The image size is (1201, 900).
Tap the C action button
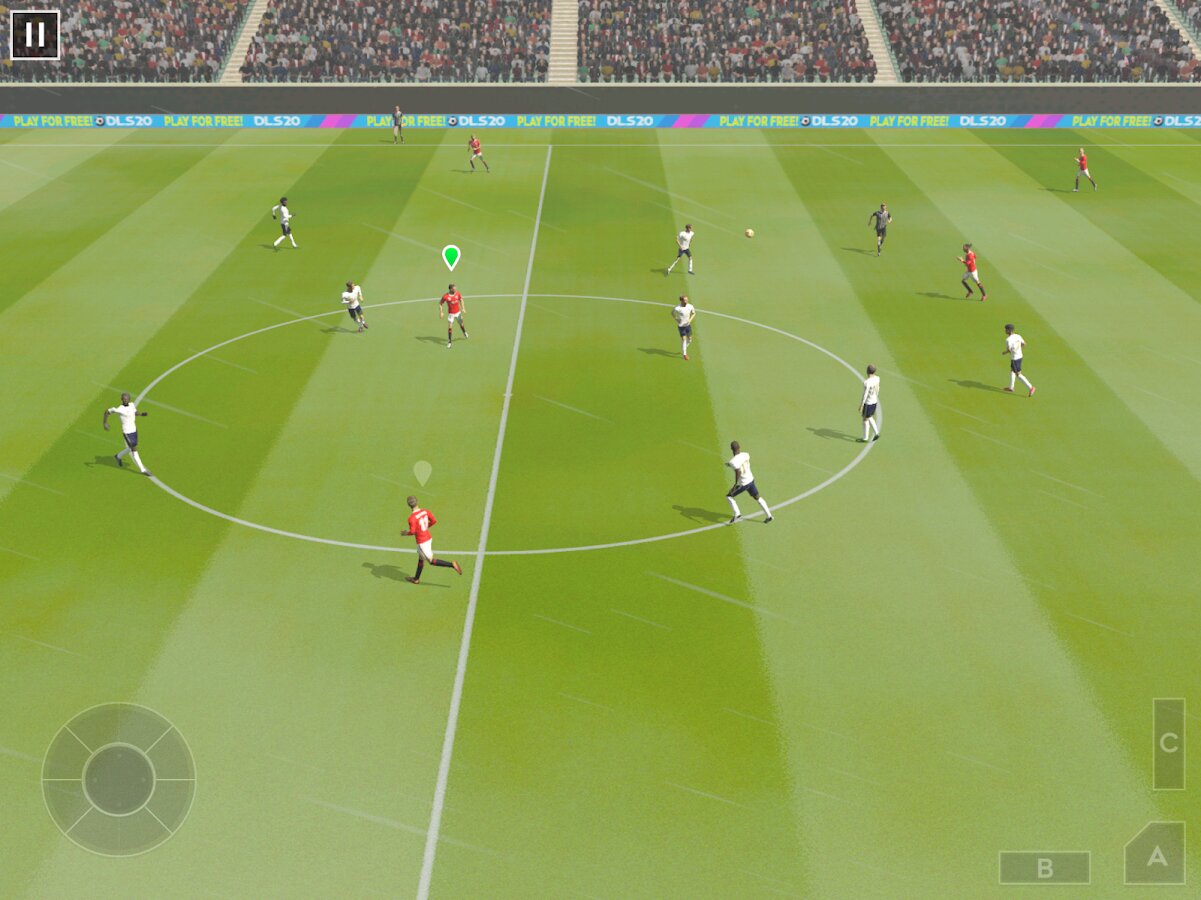point(1168,743)
